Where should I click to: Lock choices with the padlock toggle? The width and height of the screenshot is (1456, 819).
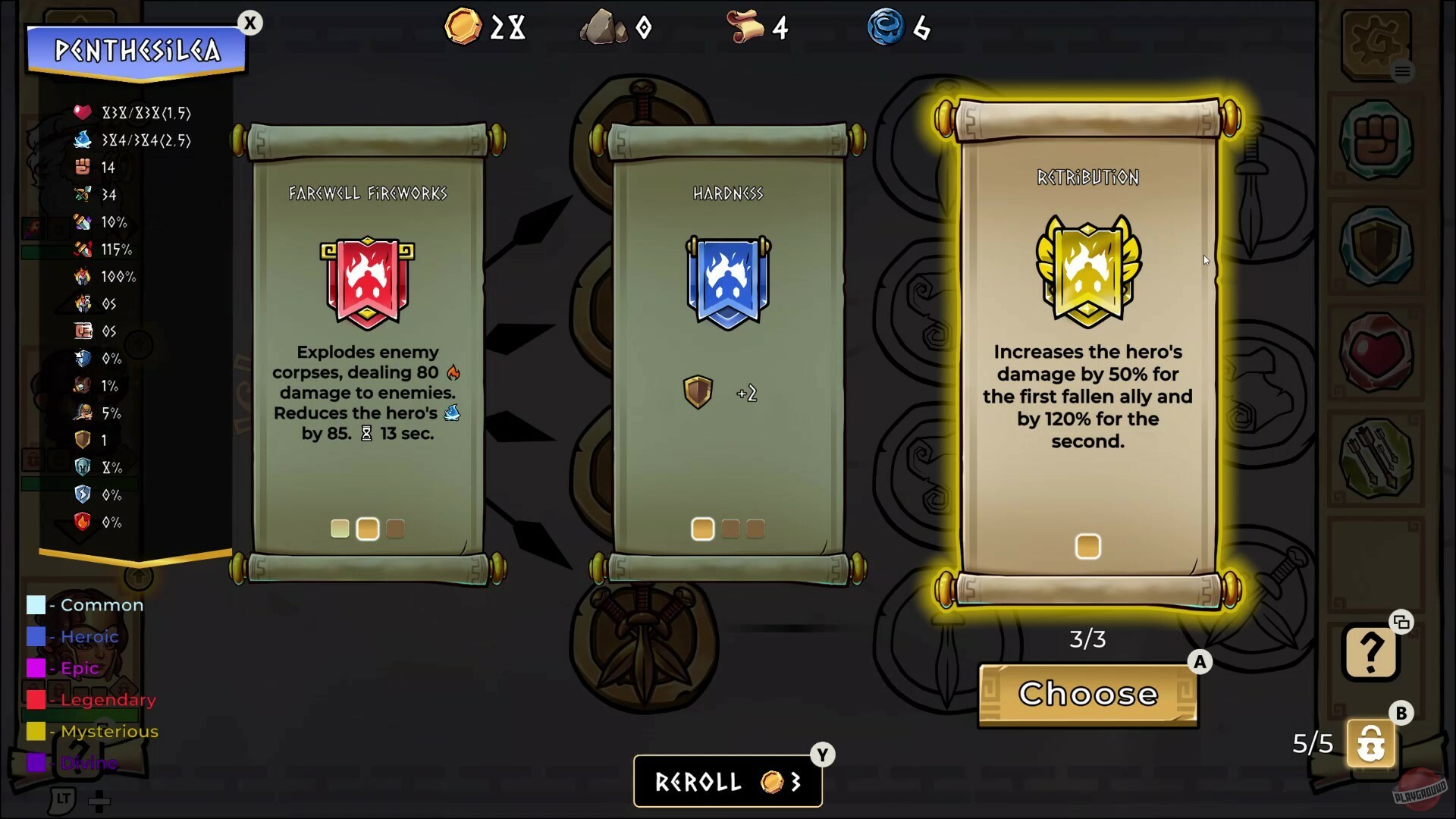[1371, 743]
